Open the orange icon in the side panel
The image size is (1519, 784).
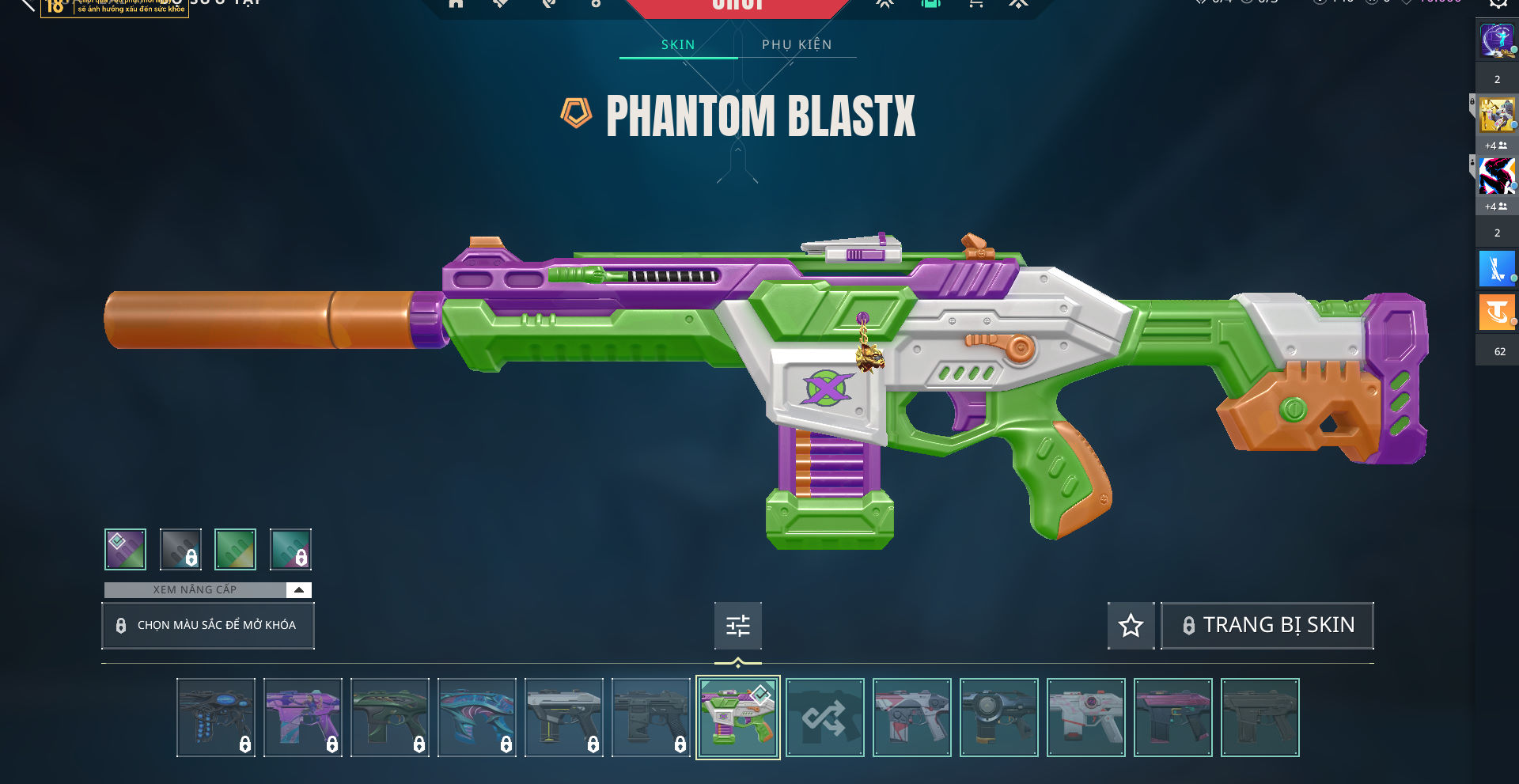[x=1497, y=312]
